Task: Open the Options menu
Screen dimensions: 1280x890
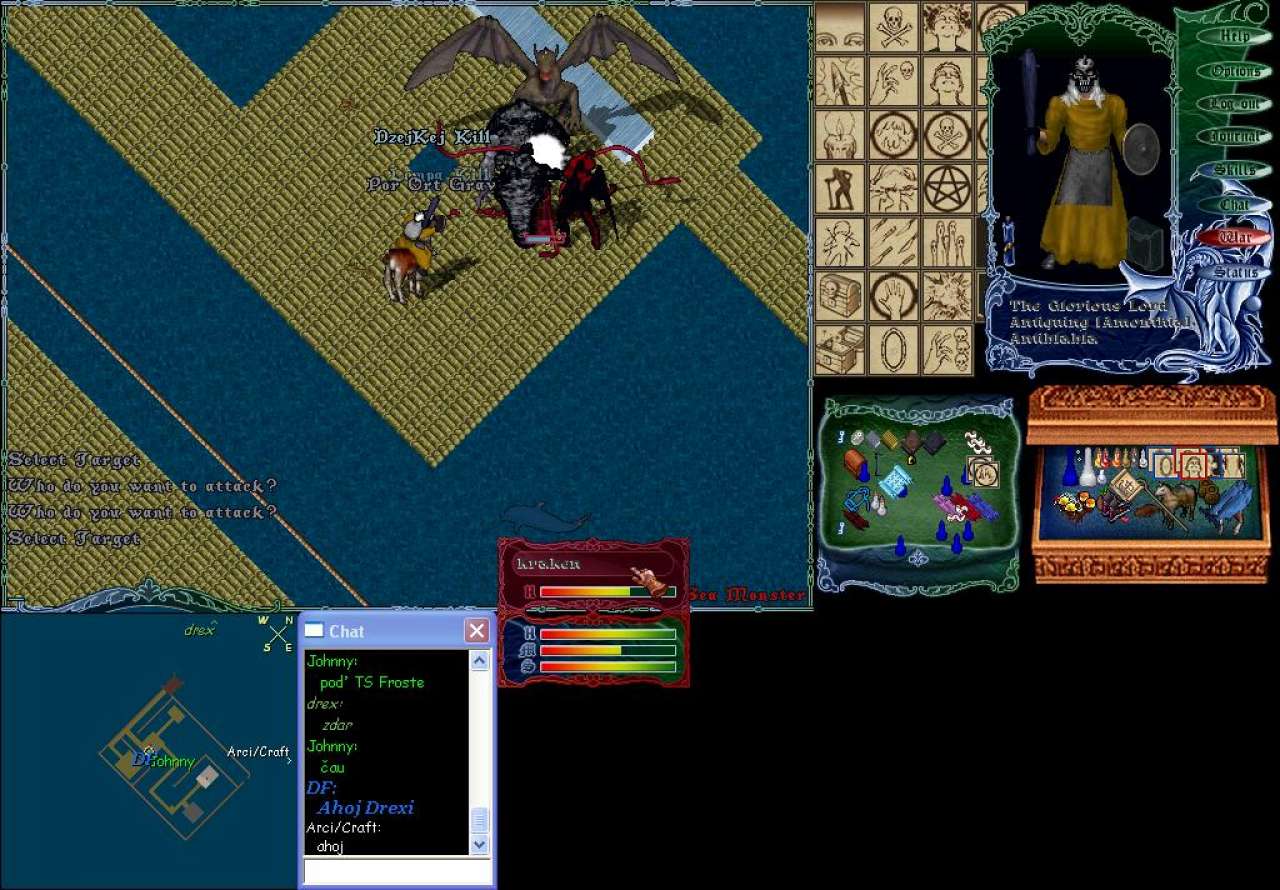Action: click(1235, 71)
